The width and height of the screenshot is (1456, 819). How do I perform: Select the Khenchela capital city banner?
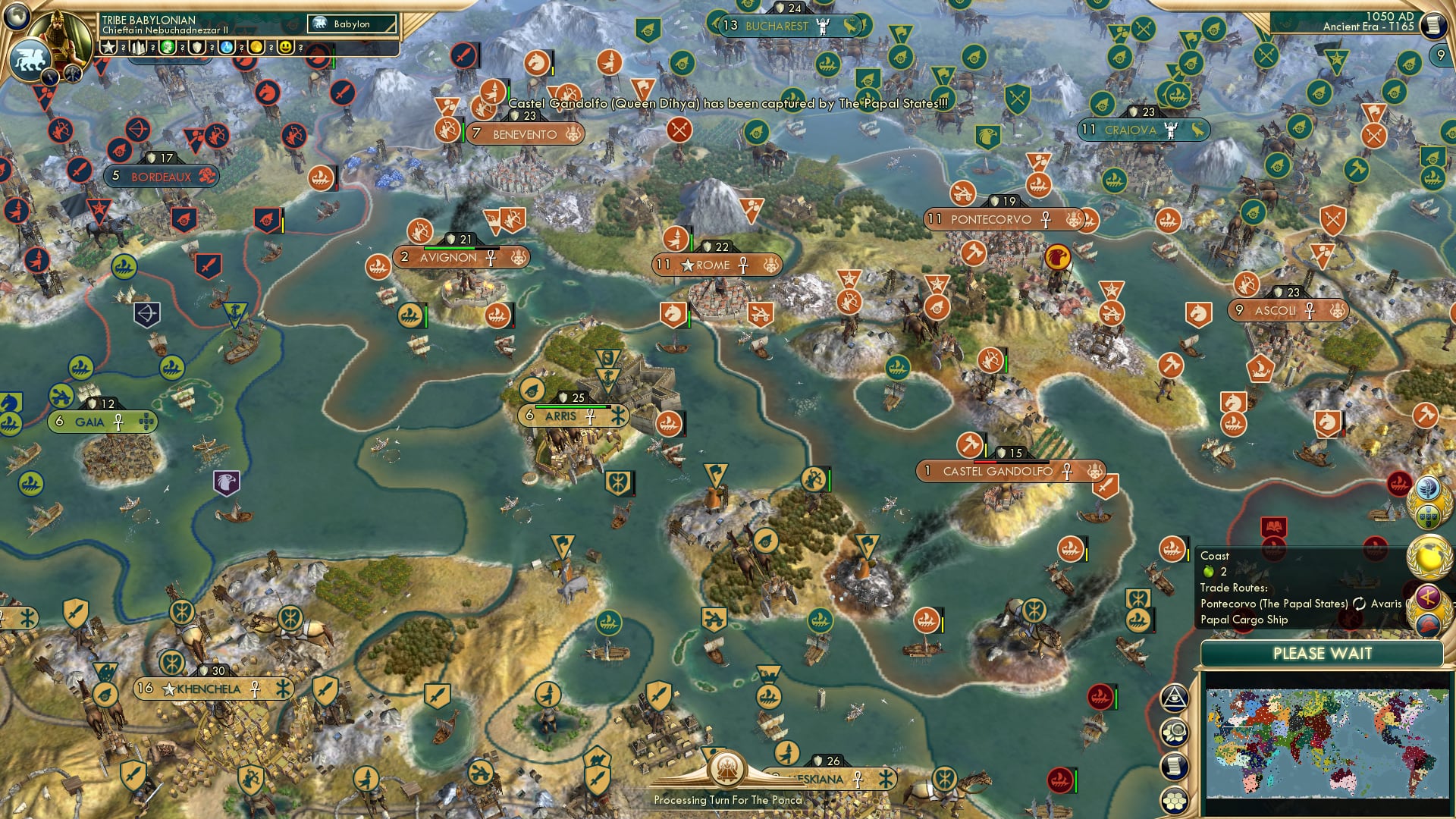(x=212, y=689)
